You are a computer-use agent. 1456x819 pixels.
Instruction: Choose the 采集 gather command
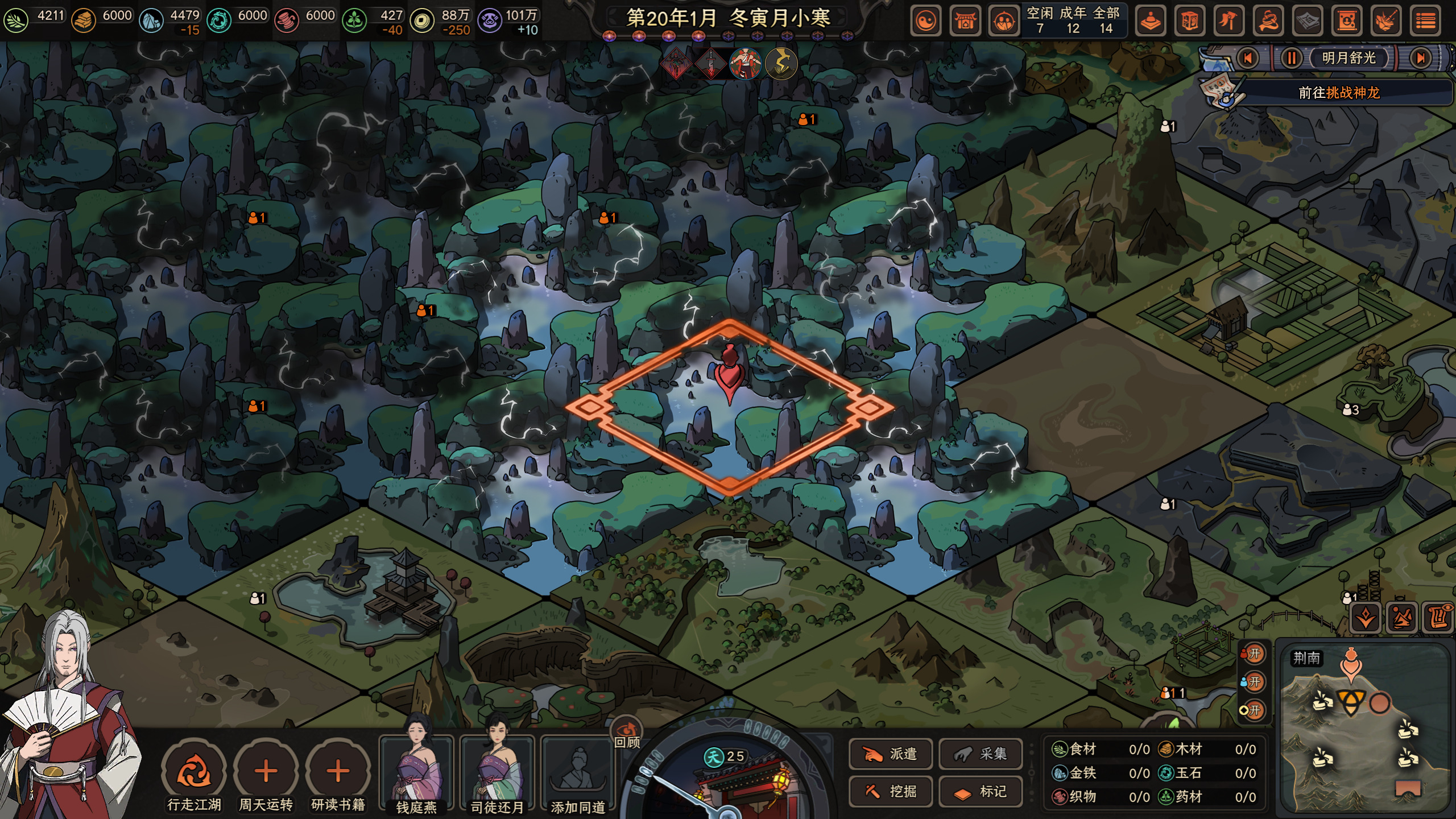click(x=981, y=754)
